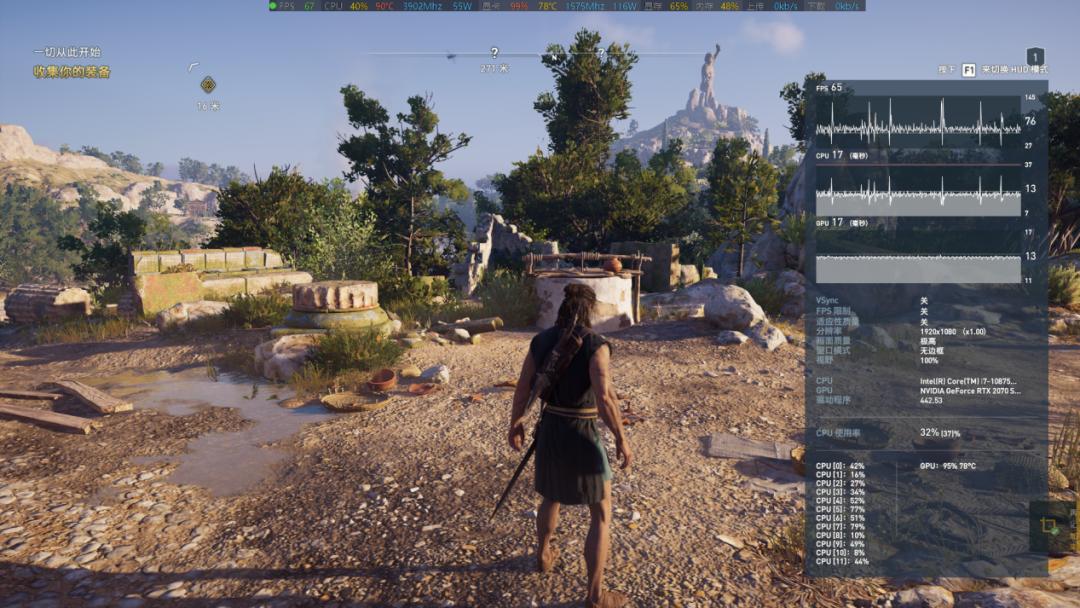Select the tracked quest objective text
The image size is (1080, 608).
pyautogui.click(x=71, y=72)
